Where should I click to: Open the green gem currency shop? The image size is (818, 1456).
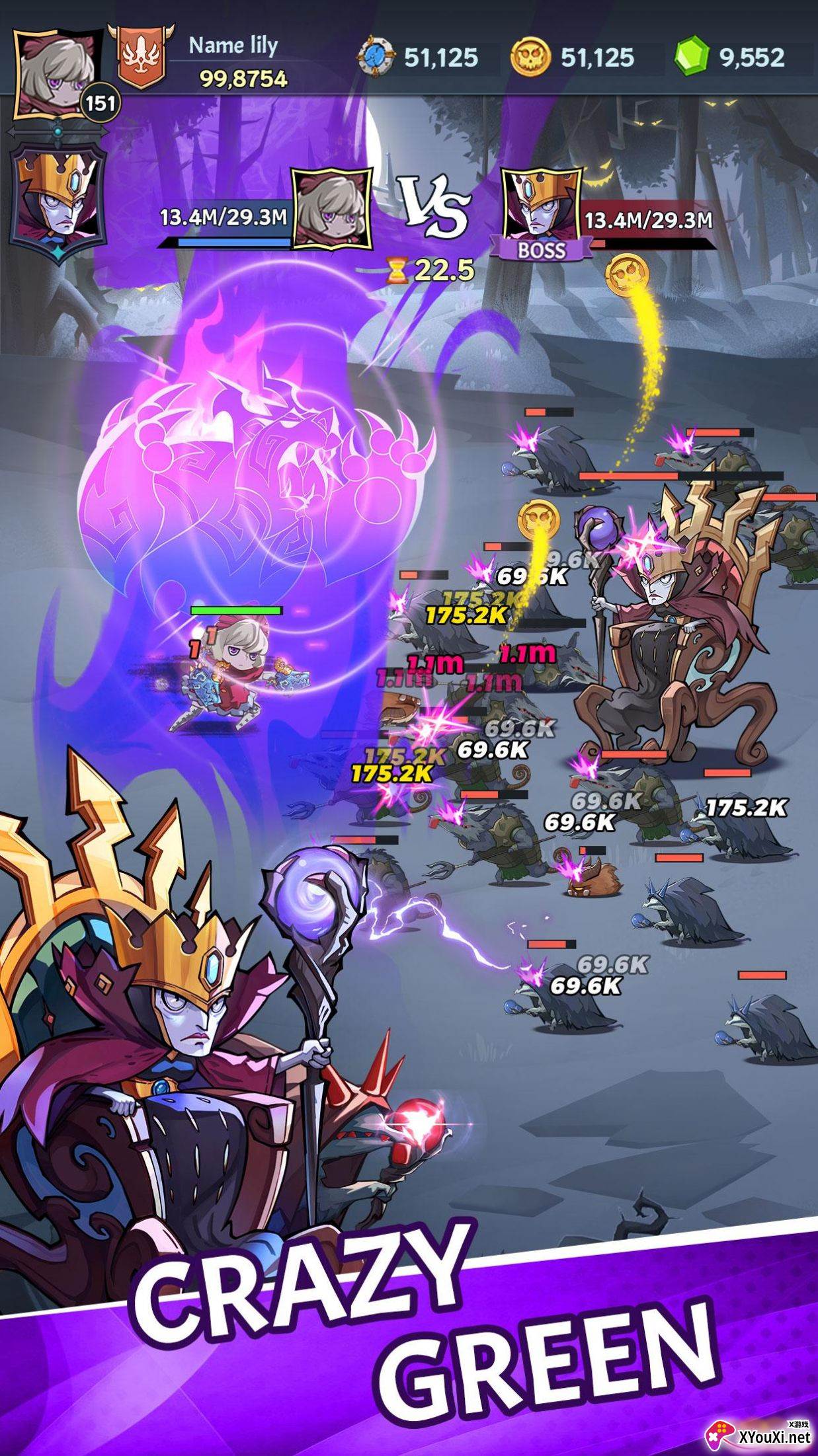(x=692, y=57)
